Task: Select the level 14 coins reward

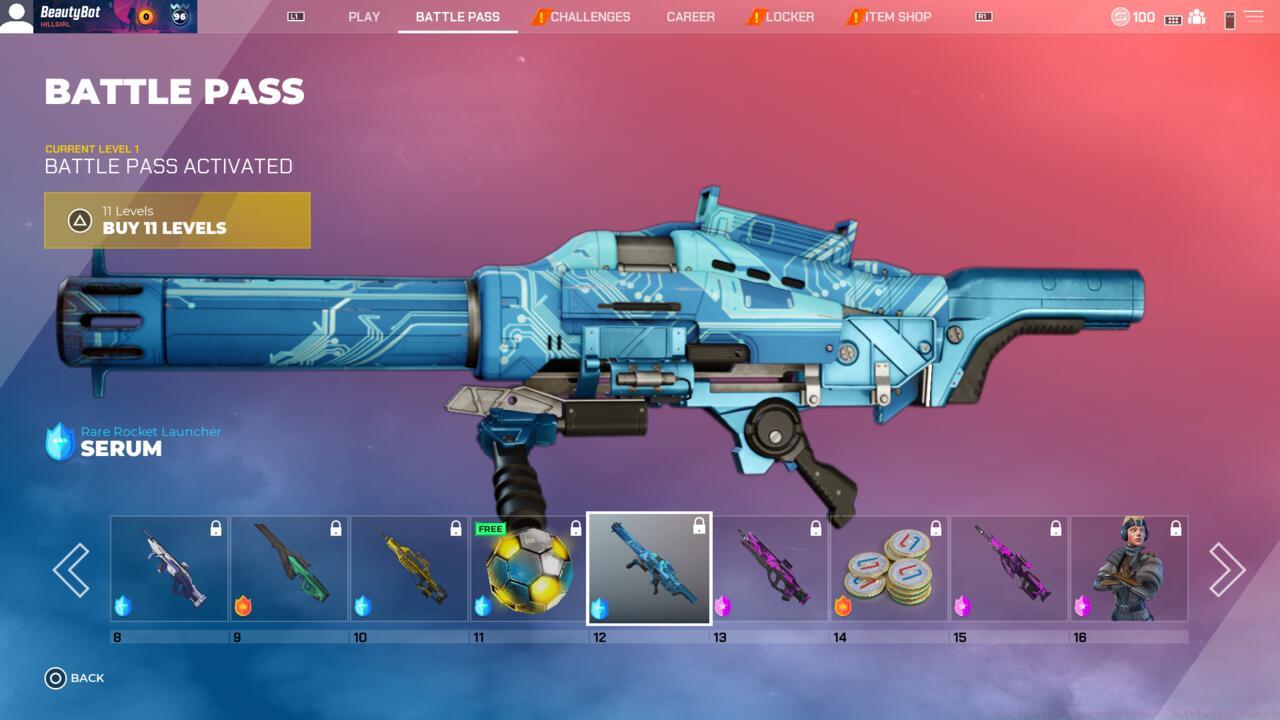Action: coord(889,569)
